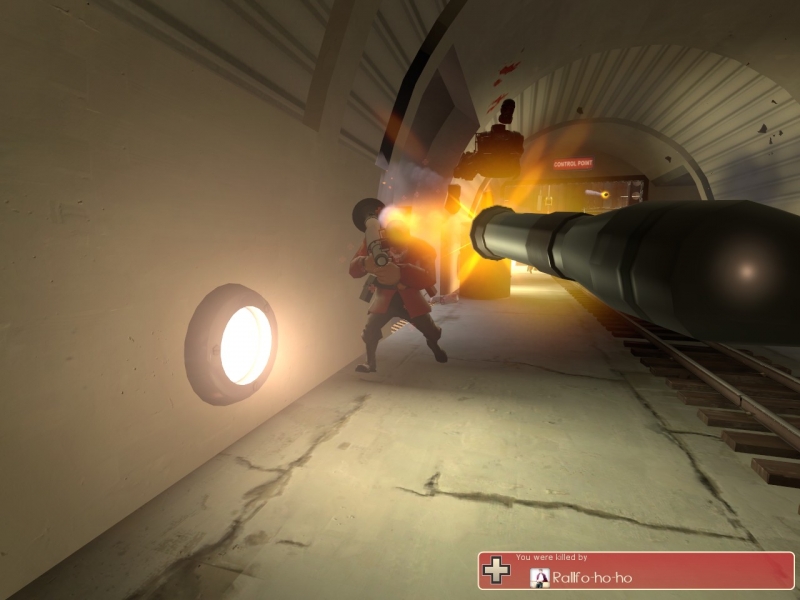
Task: Select the killer name Rallfo-ho-ho
Action: point(592,578)
